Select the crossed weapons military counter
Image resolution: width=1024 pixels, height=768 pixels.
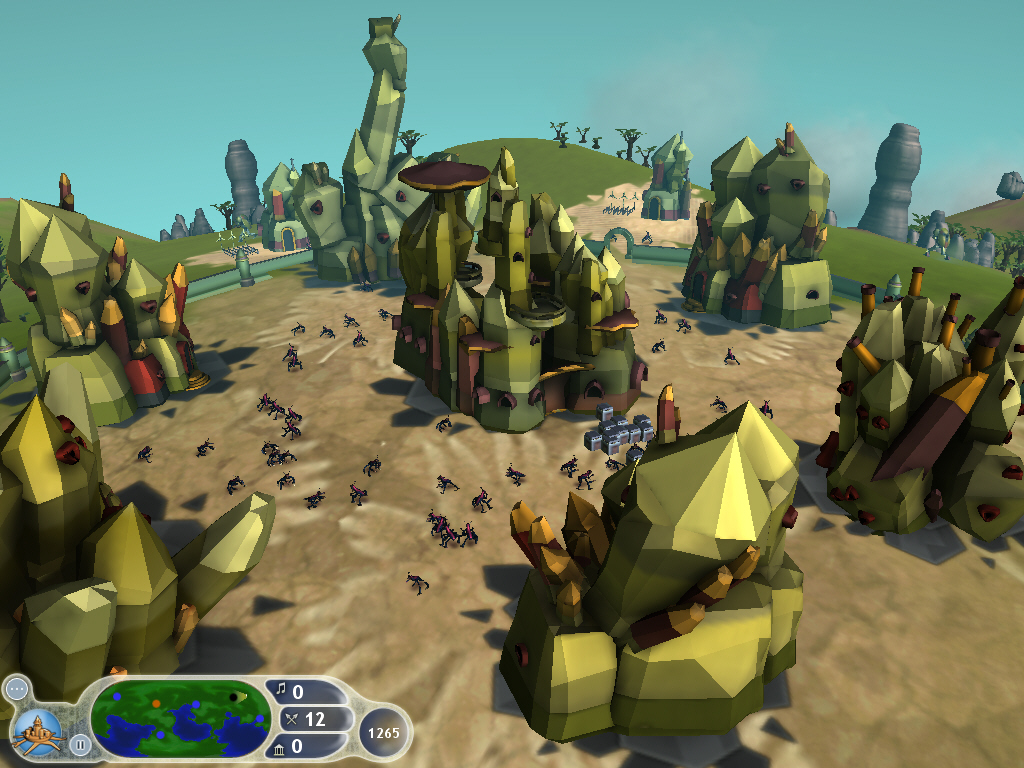(x=307, y=719)
